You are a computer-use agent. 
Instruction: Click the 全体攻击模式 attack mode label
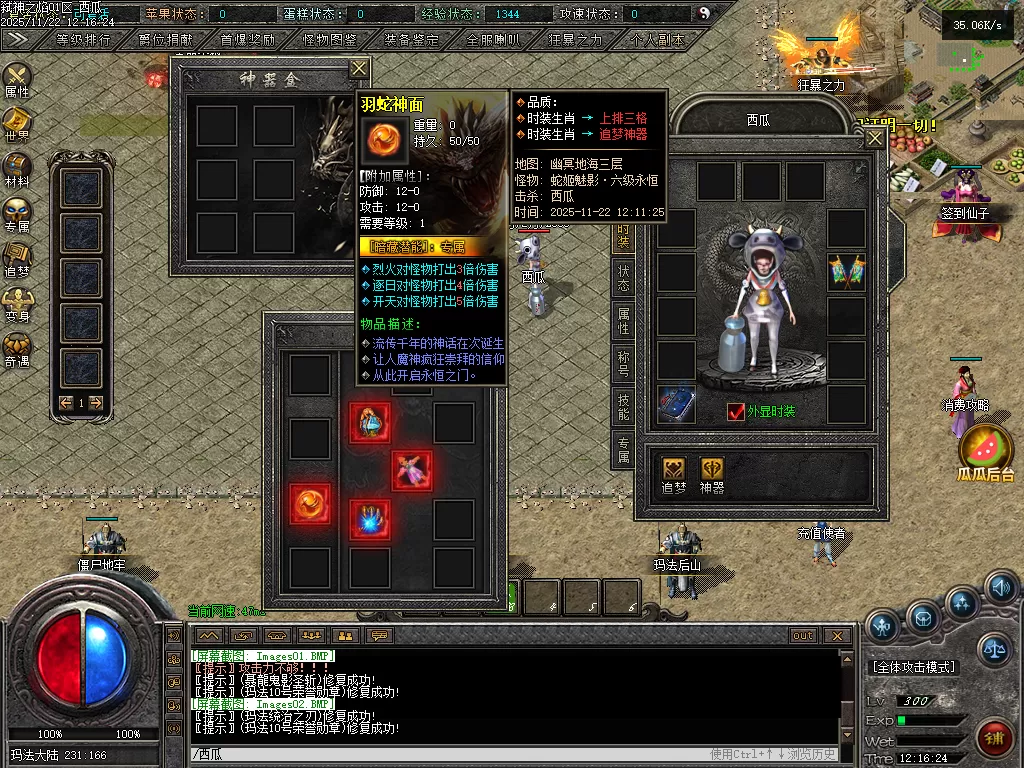(914, 667)
